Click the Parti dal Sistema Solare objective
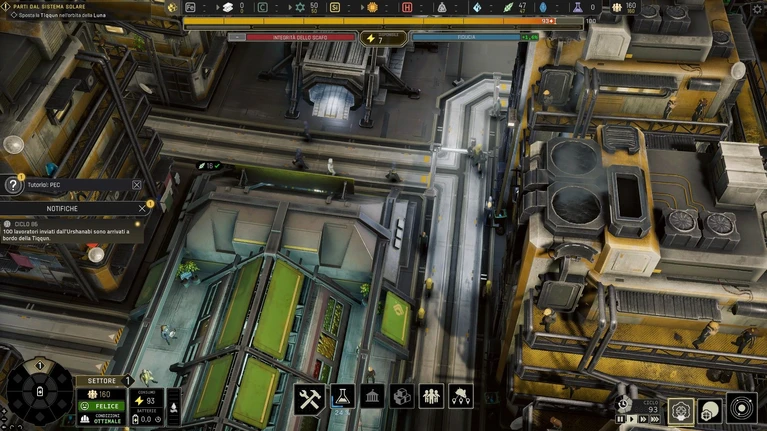The width and height of the screenshot is (767, 431). click(50, 6)
